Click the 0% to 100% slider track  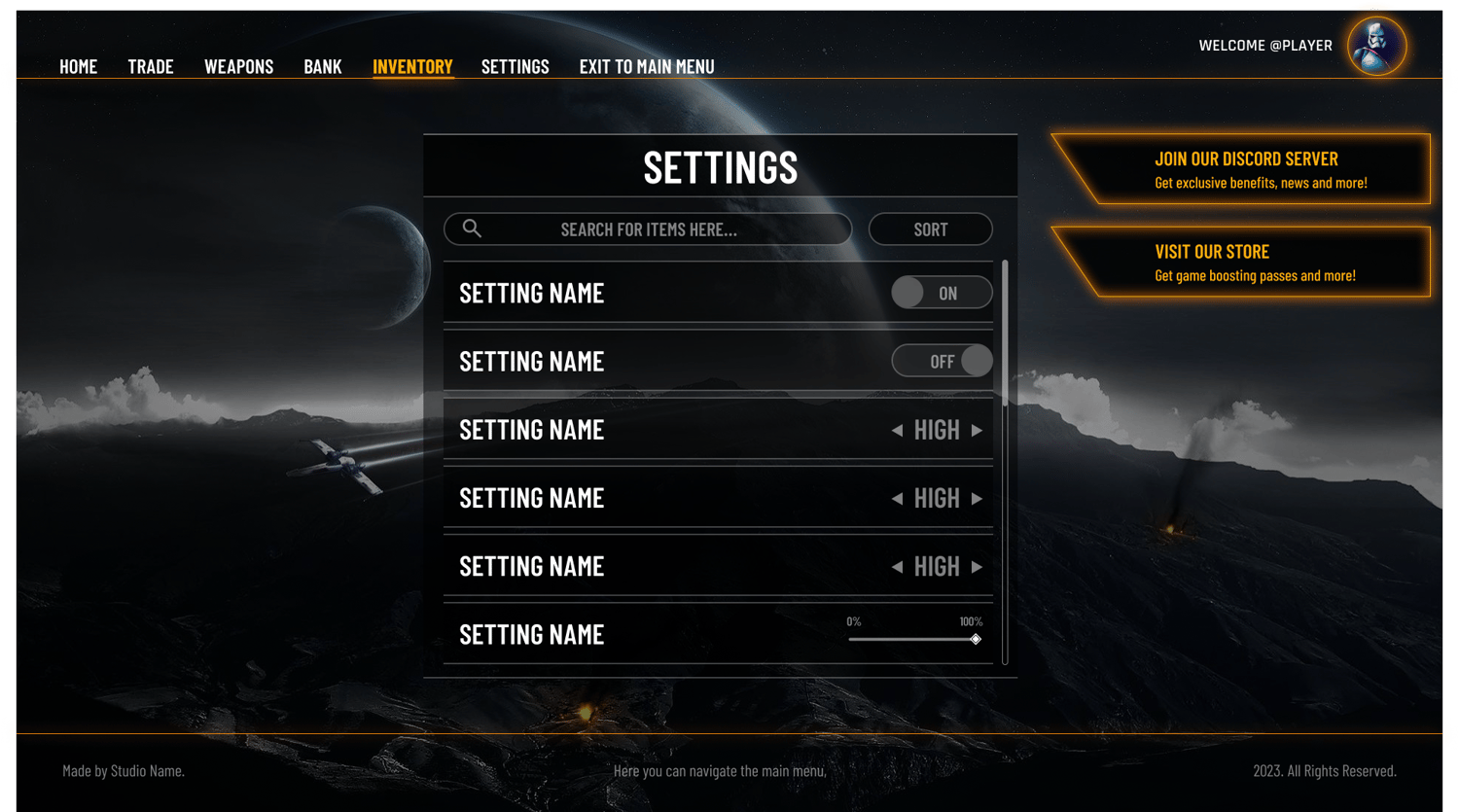(912, 639)
